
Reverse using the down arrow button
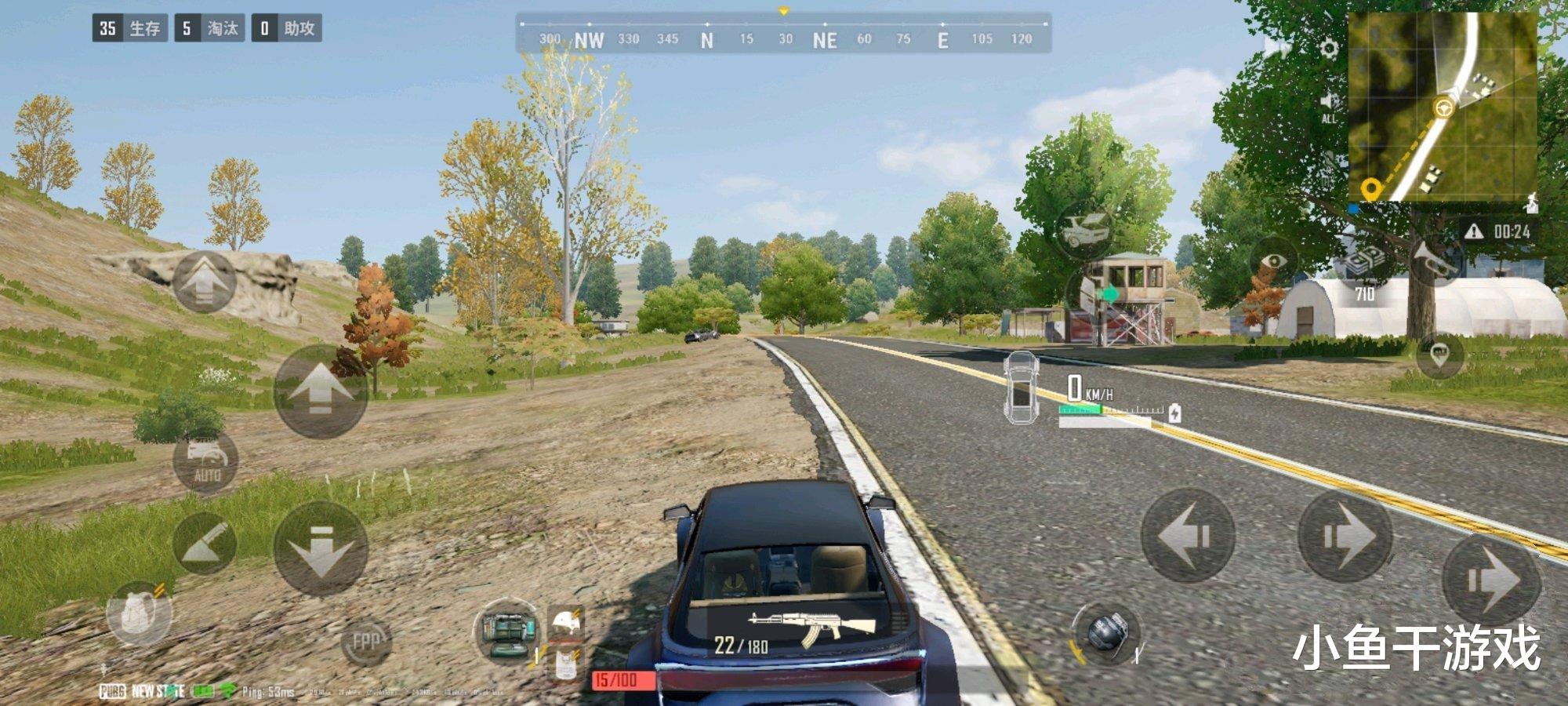(320, 548)
